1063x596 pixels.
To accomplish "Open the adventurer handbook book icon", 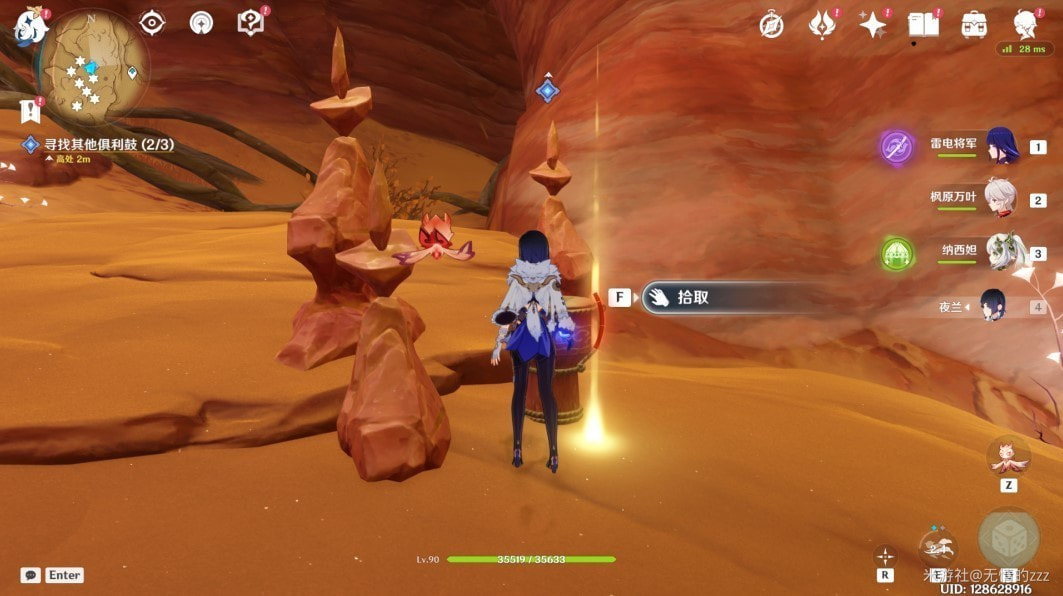I will (923, 25).
